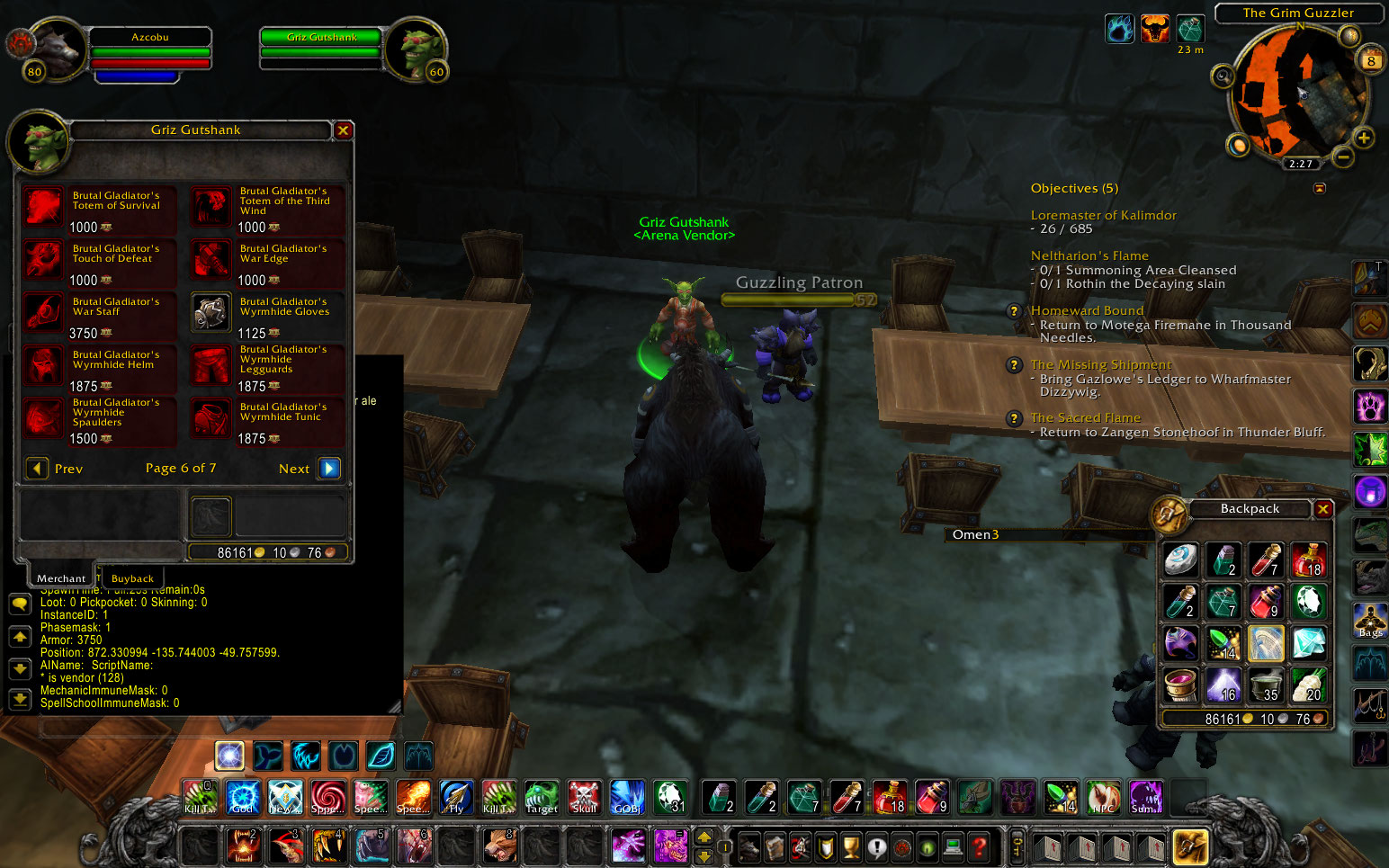Click the Target macro icon
The image size is (1389, 868).
pos(542,797)
